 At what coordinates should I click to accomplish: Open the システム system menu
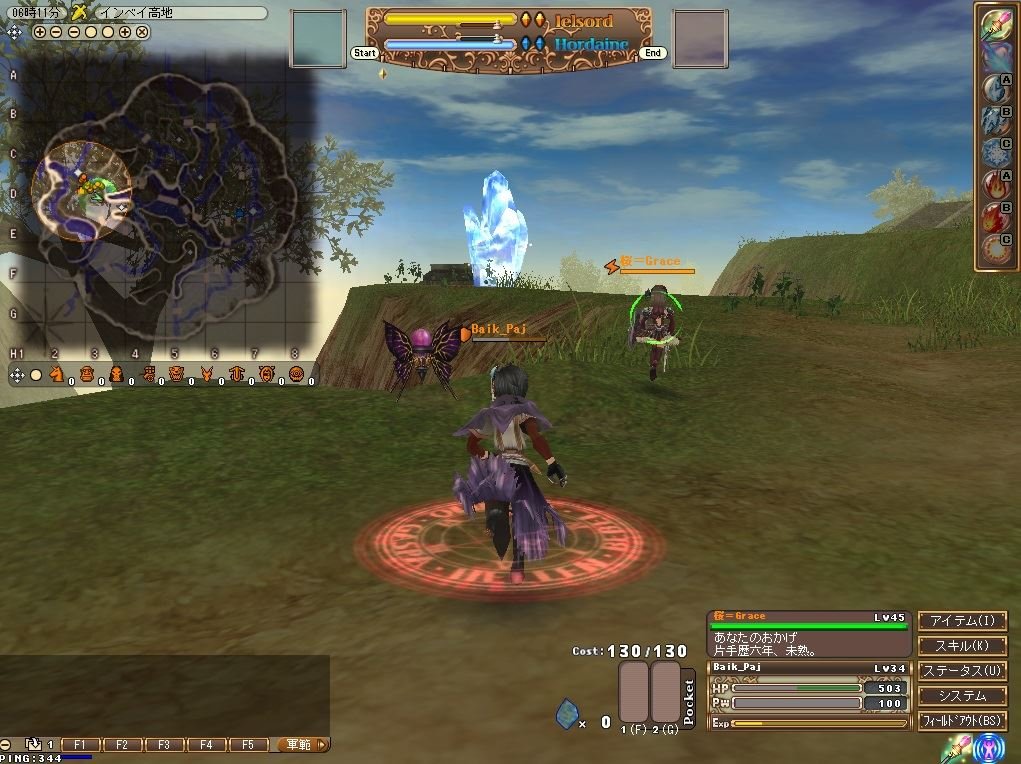(962, 696)
